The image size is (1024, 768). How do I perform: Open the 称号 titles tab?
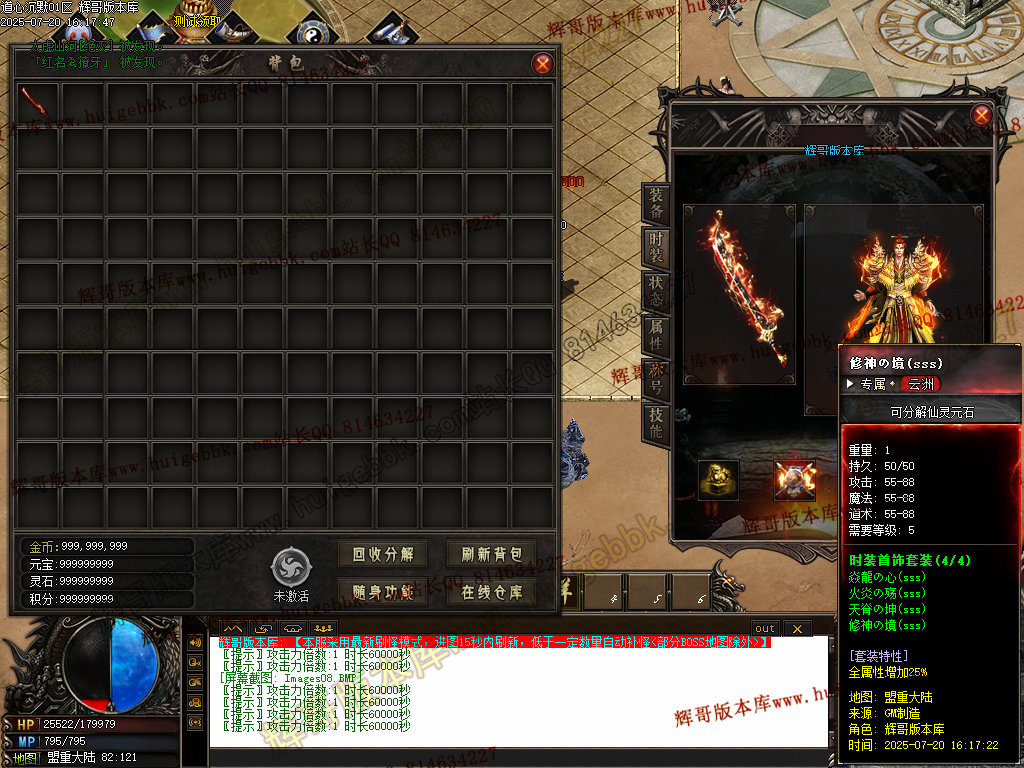656,380
